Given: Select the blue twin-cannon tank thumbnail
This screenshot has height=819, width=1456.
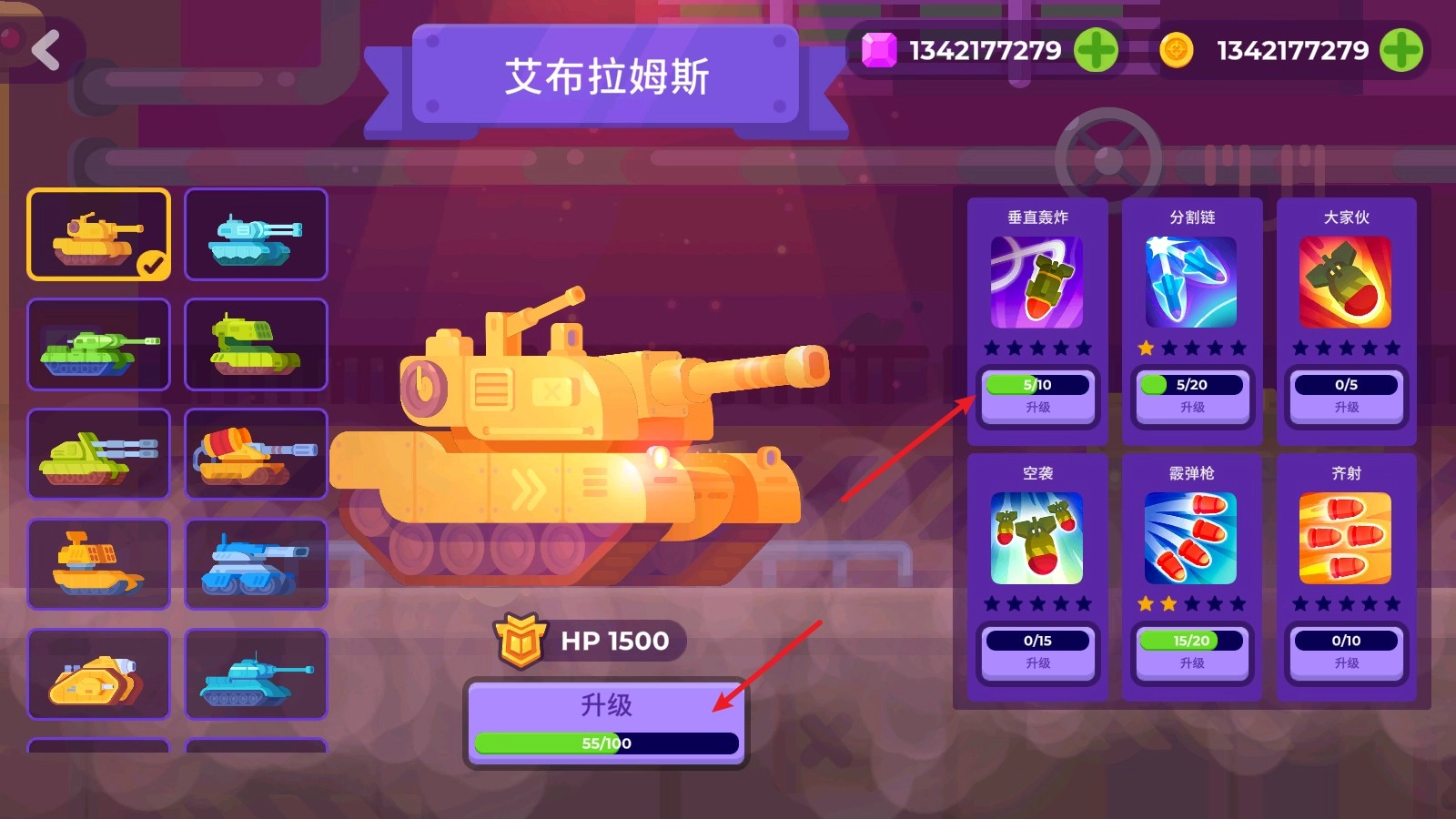Looking at the screenshot, I should point(256,235).
